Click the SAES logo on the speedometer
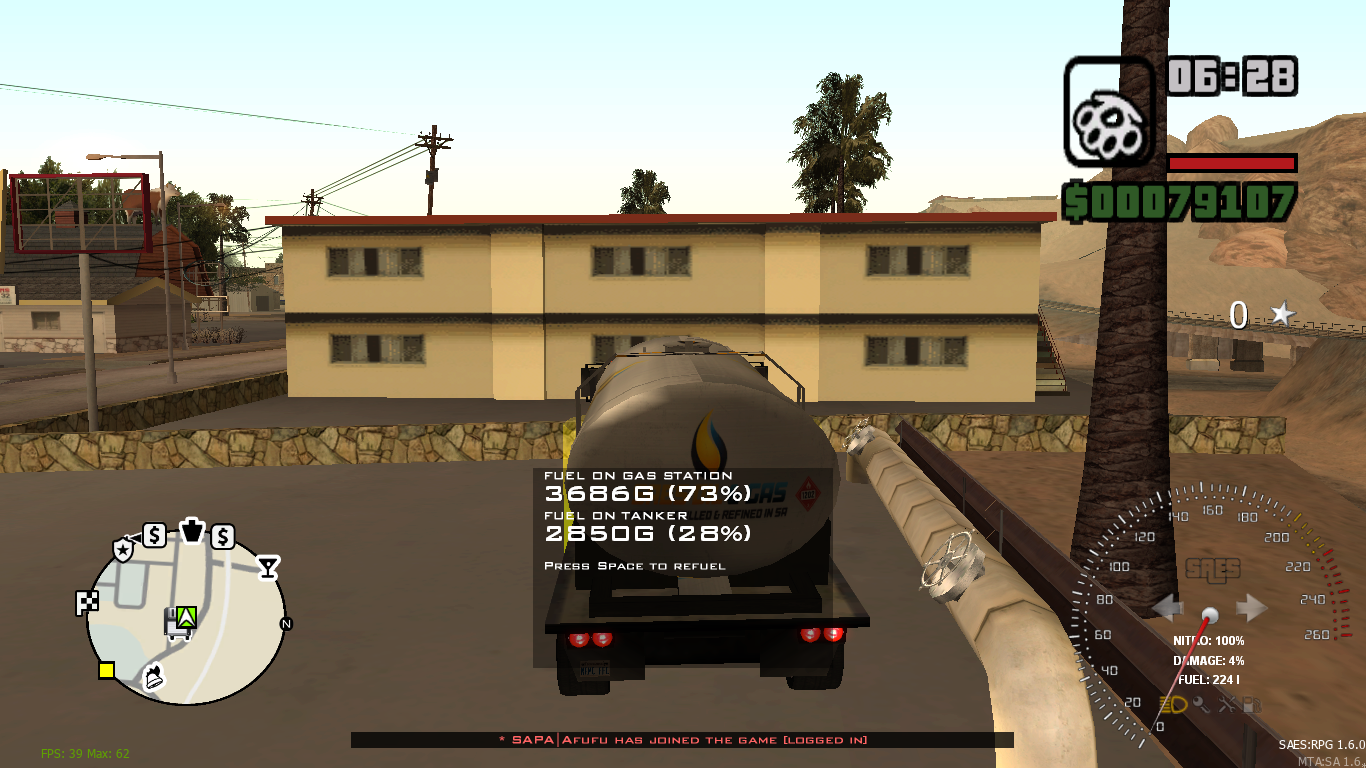Screen dimensions: 1366x768 pos(1212,570)
